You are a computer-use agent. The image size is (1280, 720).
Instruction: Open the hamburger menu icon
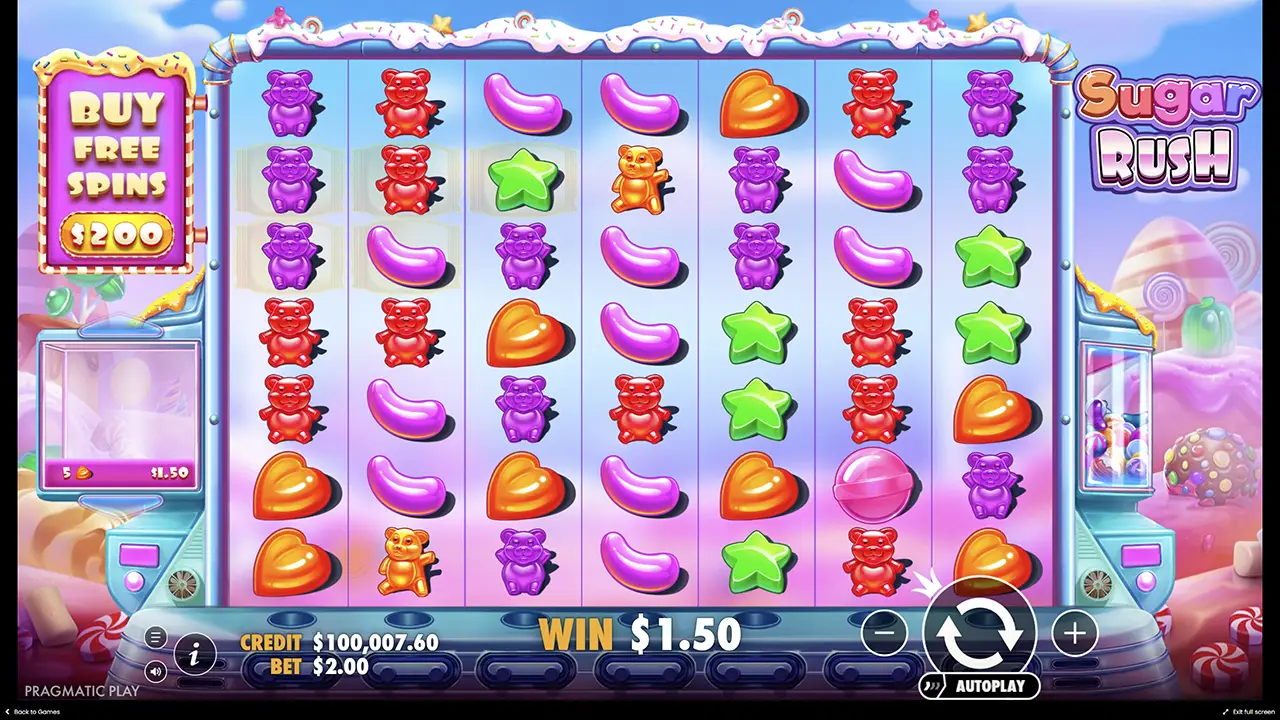[x=155, y=637]
